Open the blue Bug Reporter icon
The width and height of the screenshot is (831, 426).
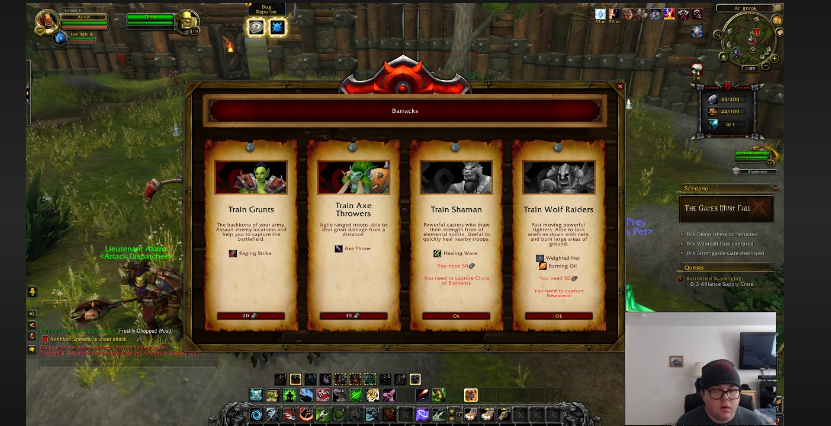(x=277, y=27)
